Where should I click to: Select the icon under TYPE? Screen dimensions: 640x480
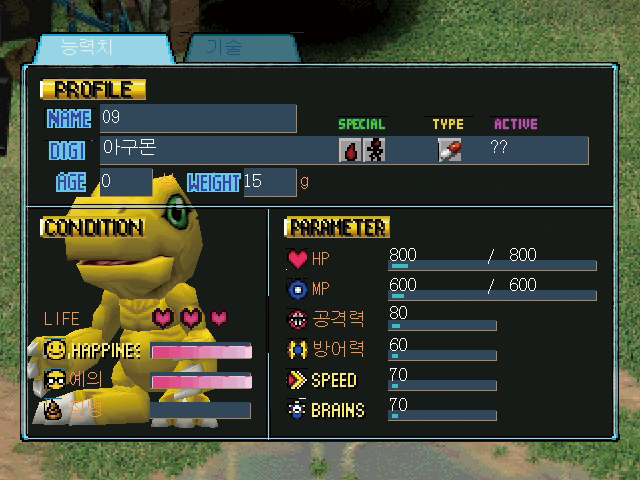[450, 150]
